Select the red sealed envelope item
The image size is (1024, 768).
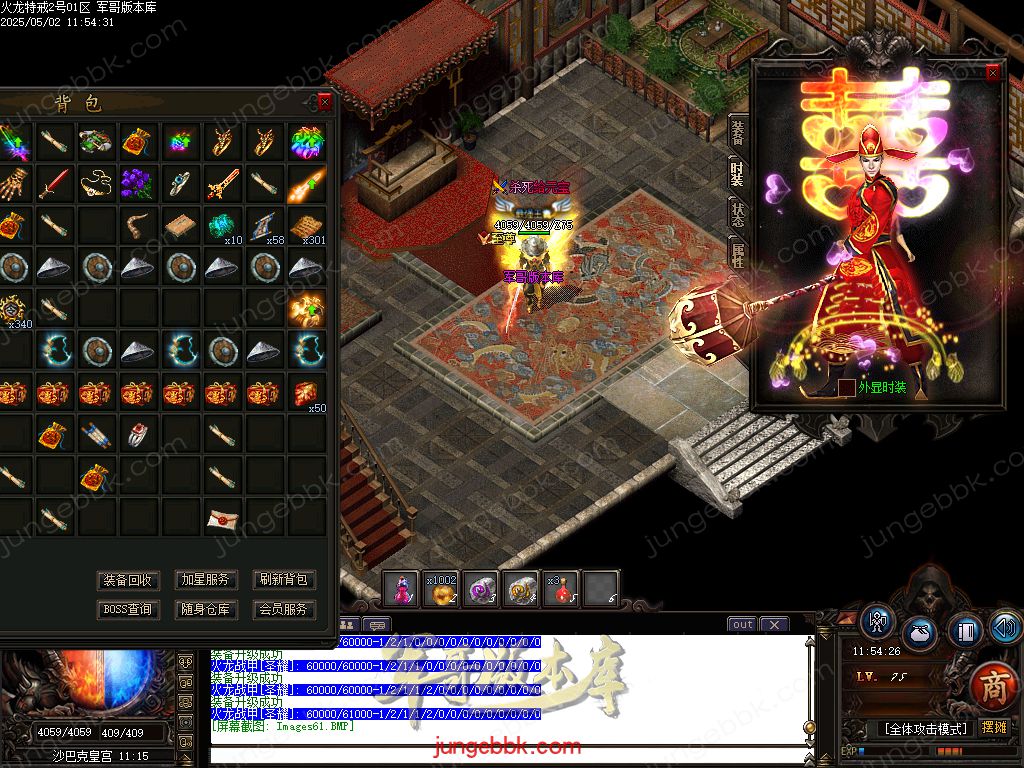point(222,518)
